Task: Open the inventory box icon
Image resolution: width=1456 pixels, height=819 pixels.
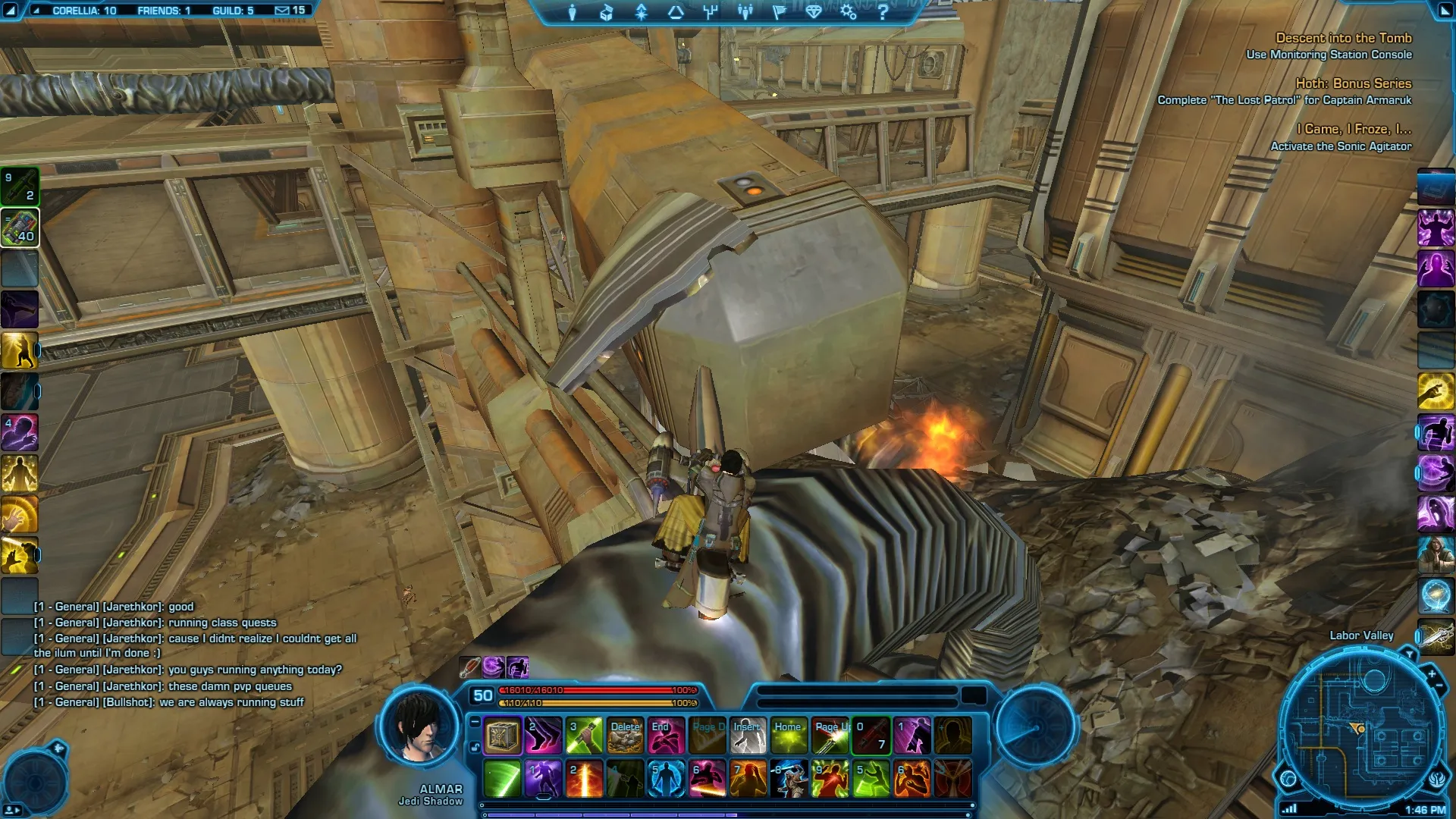Action: (606, 12)
